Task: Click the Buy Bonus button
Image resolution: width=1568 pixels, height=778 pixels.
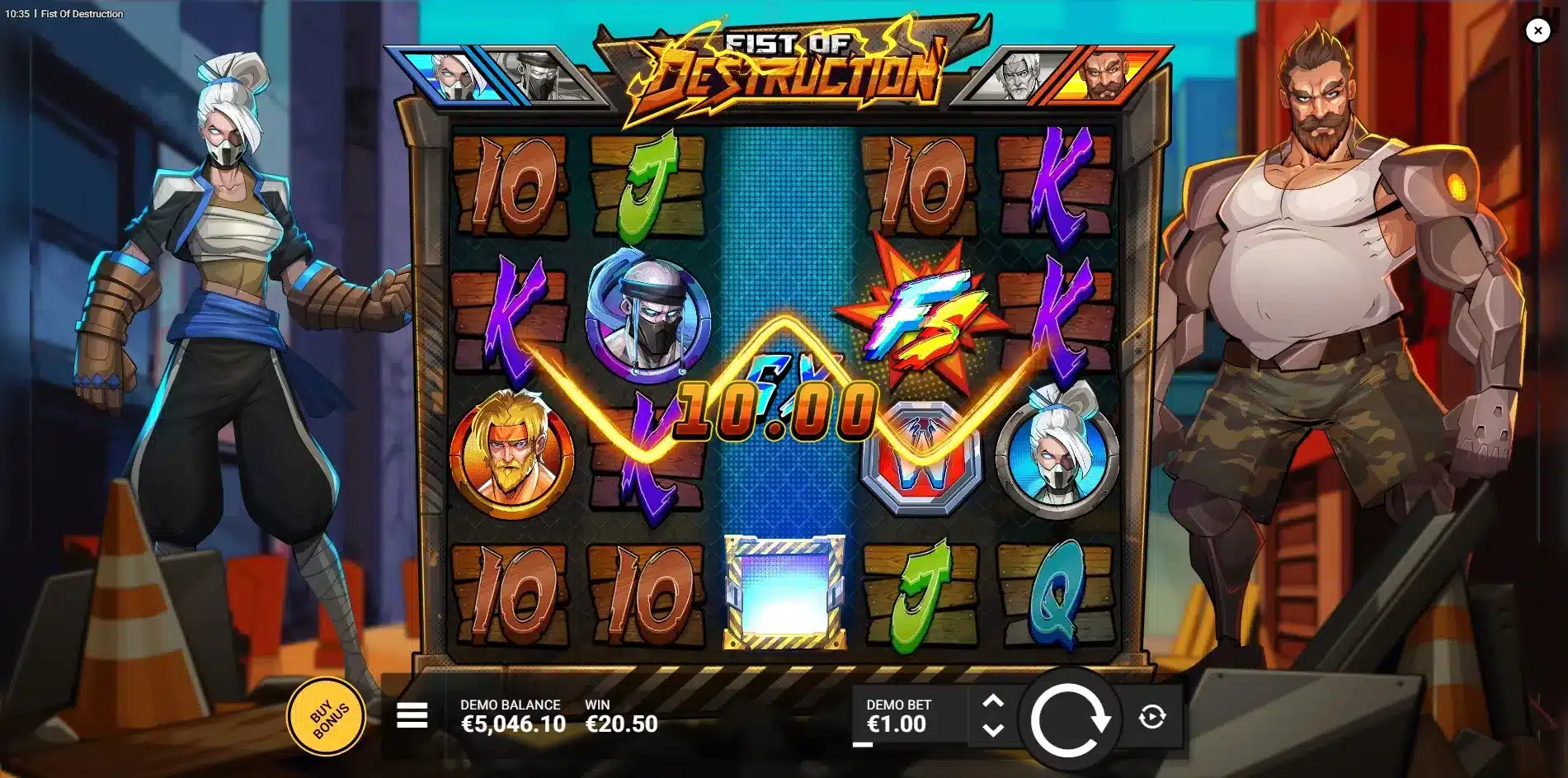Action: coord(327,716)
